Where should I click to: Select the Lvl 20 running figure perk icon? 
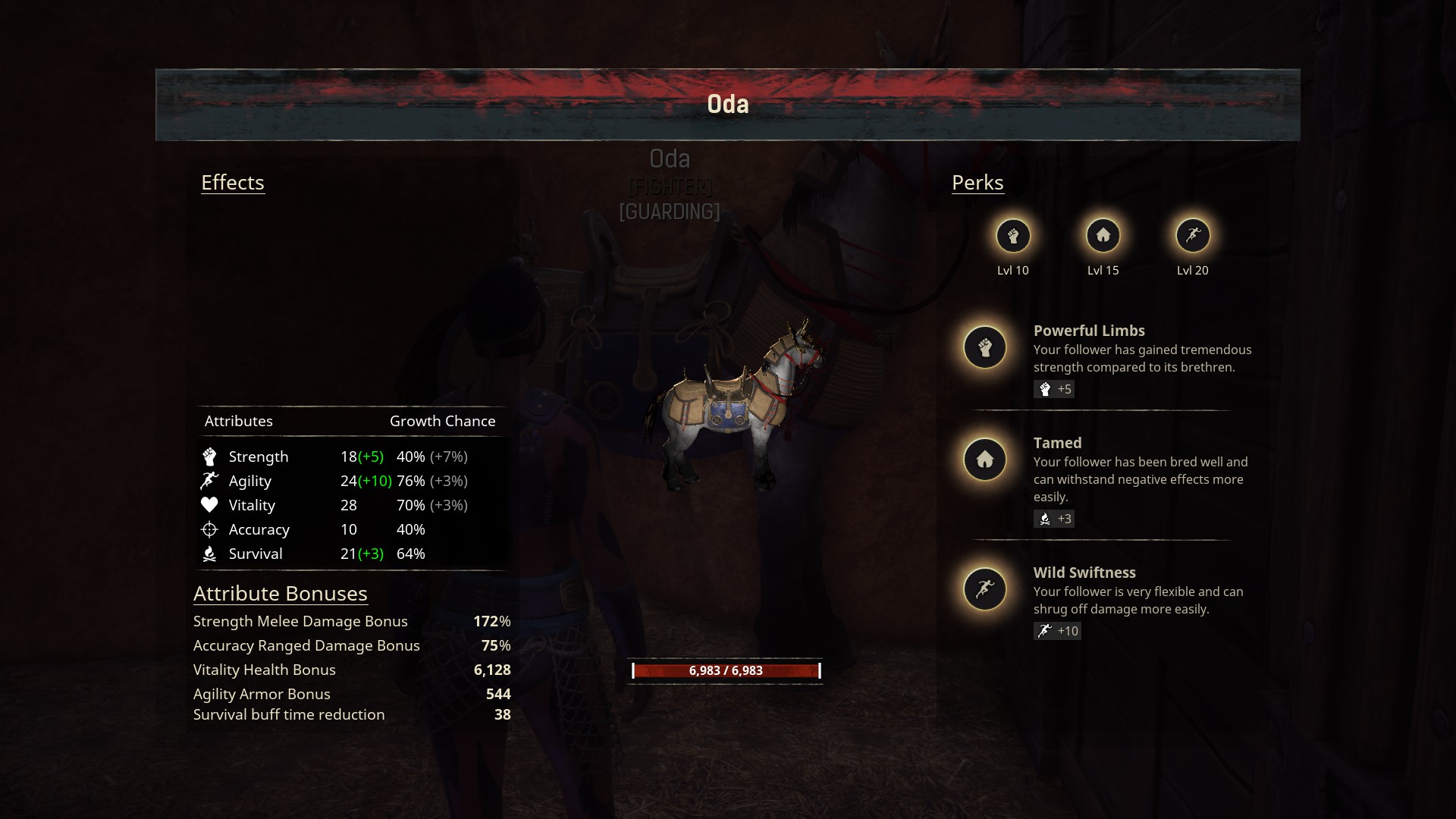click(x=1192, y=236)
